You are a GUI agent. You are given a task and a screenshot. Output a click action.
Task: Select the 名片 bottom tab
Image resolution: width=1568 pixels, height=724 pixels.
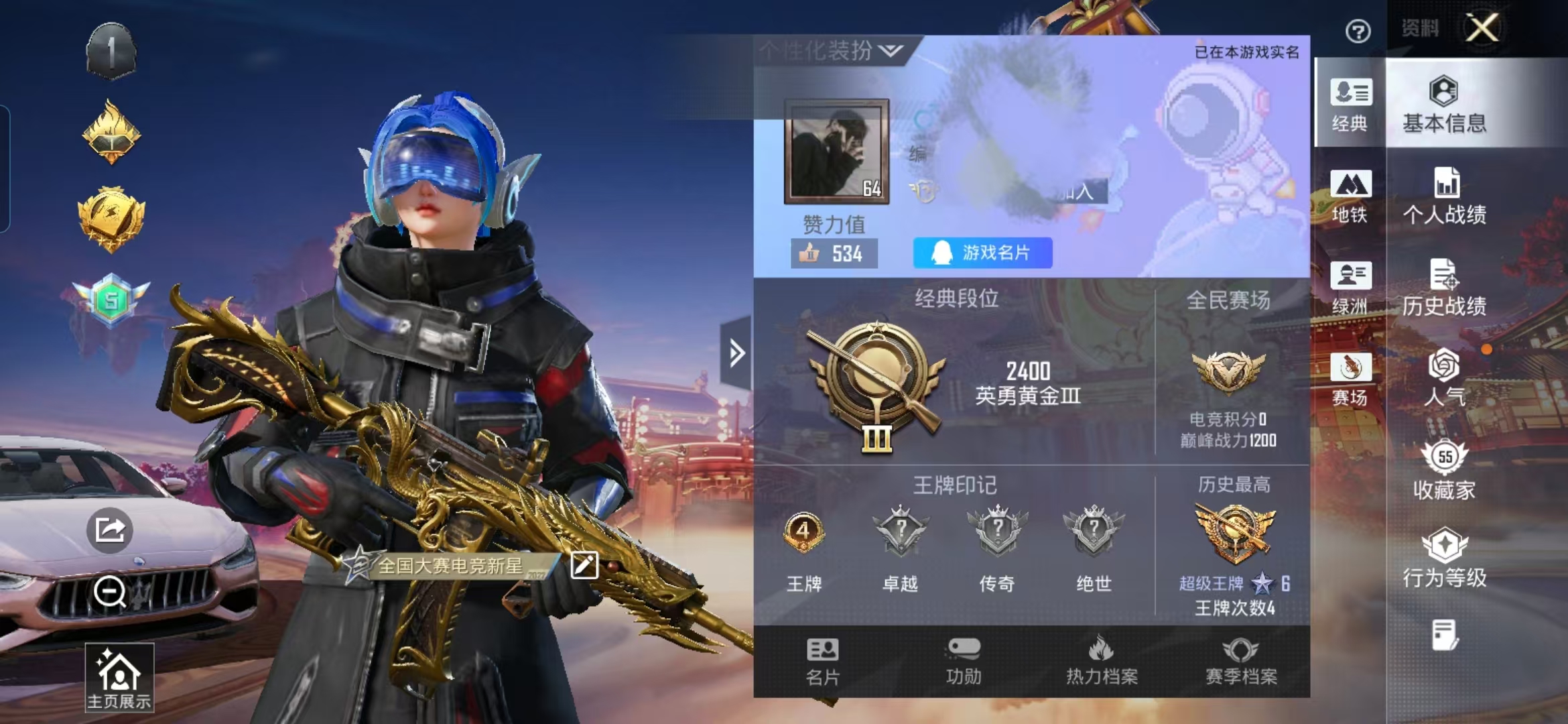pyautogui.click(x=822, y=662)
